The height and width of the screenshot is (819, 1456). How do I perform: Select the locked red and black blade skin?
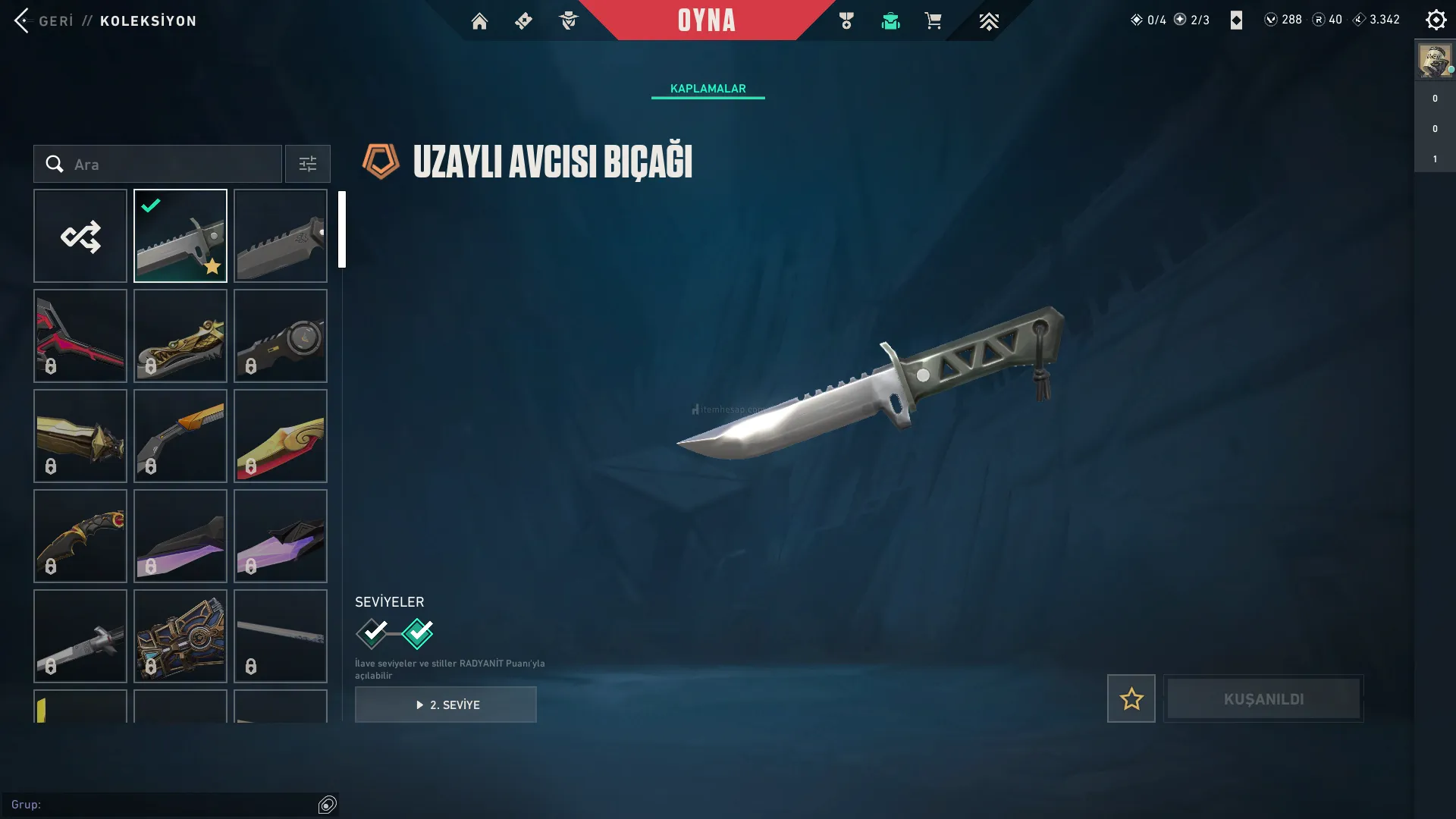(80, 336)
